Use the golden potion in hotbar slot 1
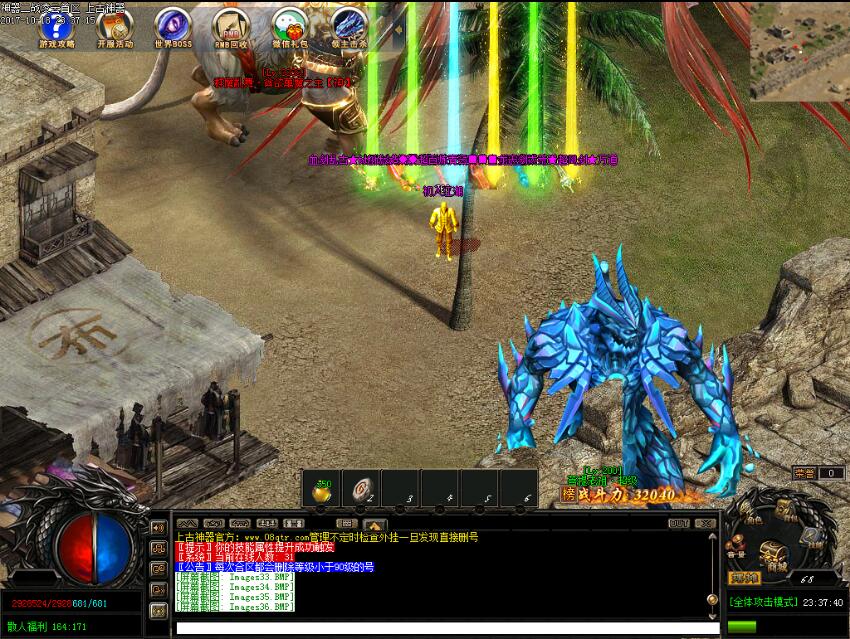The image size is (850, 639). (x=323, y=490)
